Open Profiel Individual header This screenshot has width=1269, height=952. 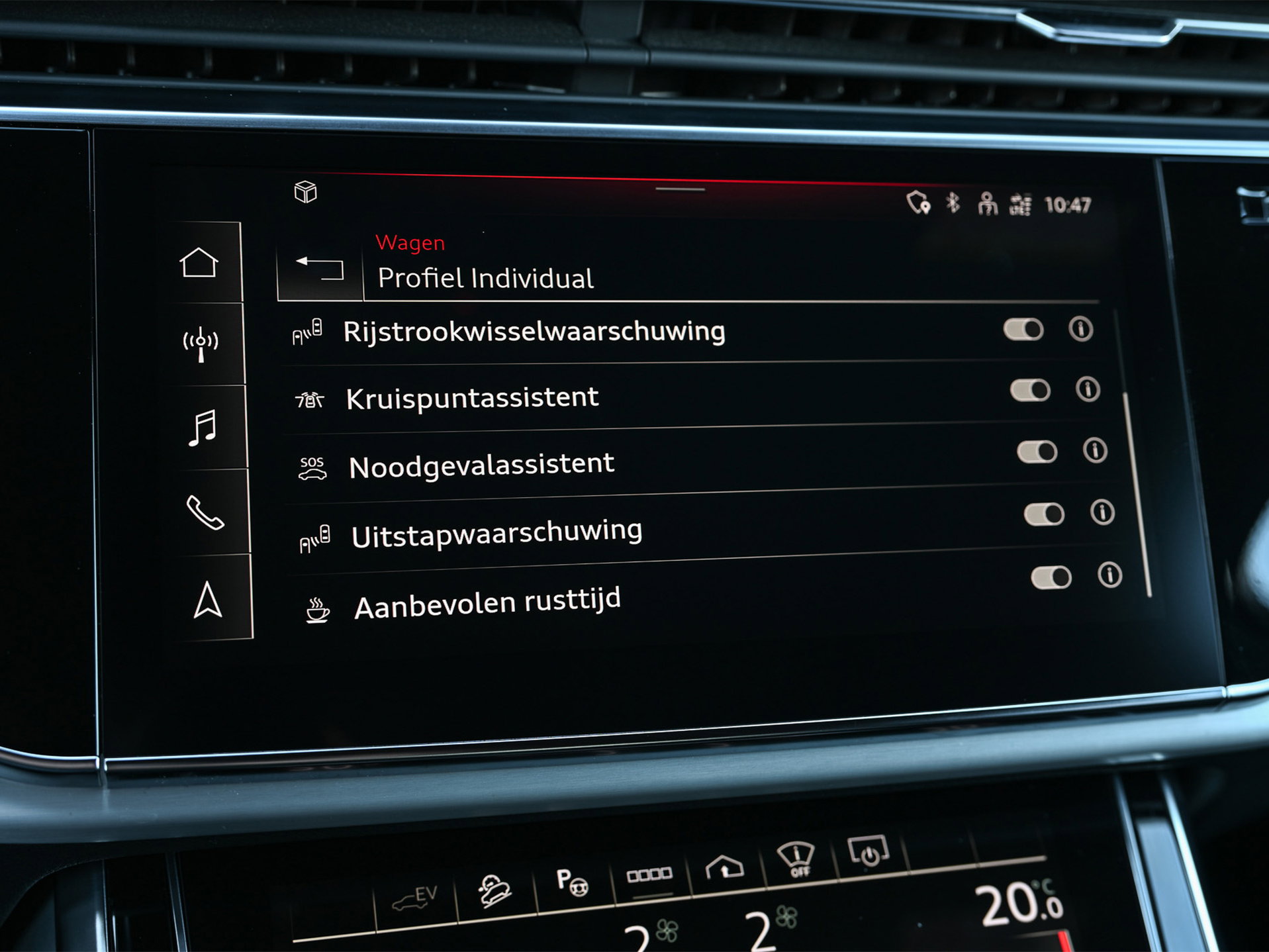[485, 279]
